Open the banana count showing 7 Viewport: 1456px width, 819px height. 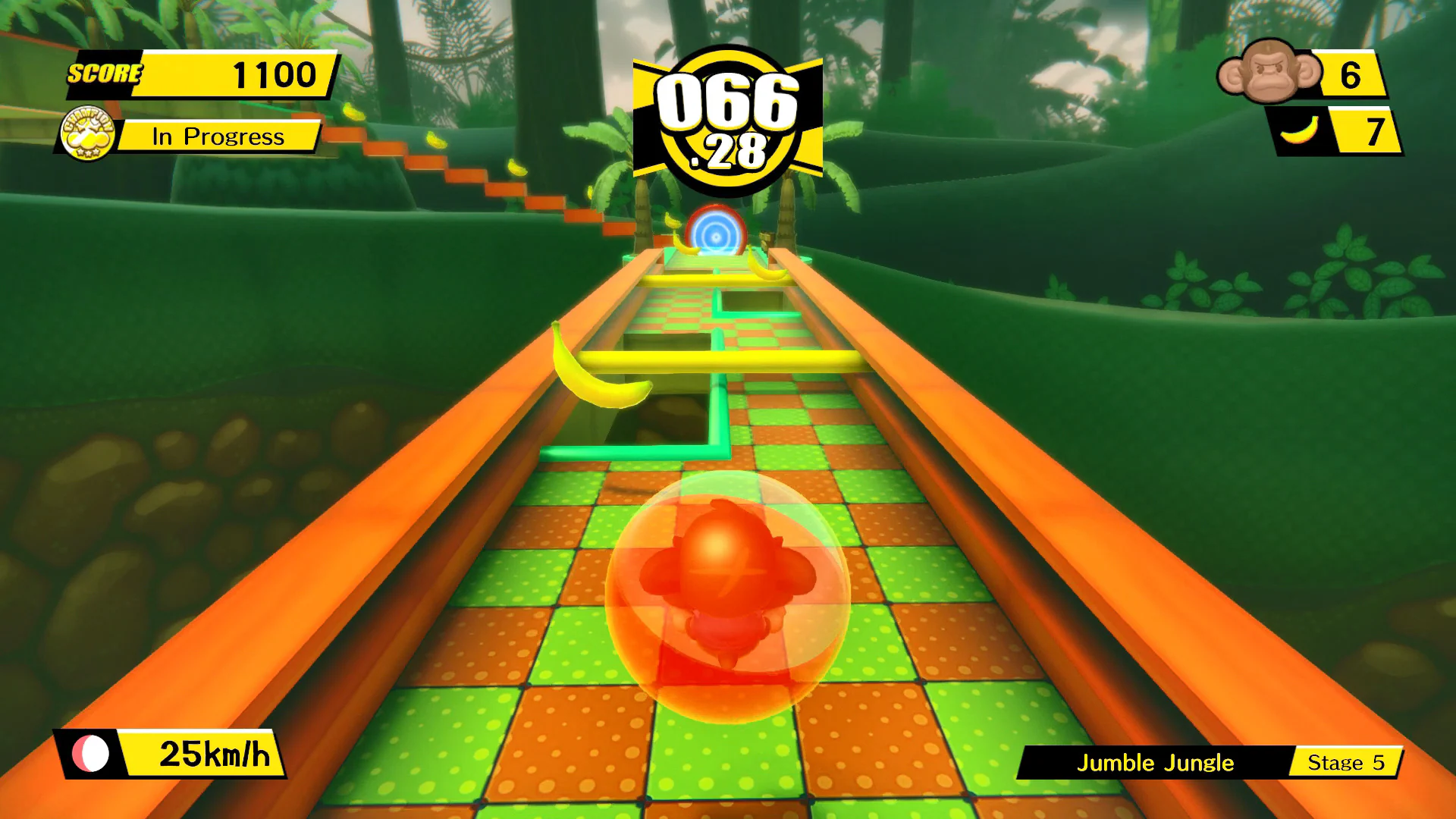point(1376,130)
